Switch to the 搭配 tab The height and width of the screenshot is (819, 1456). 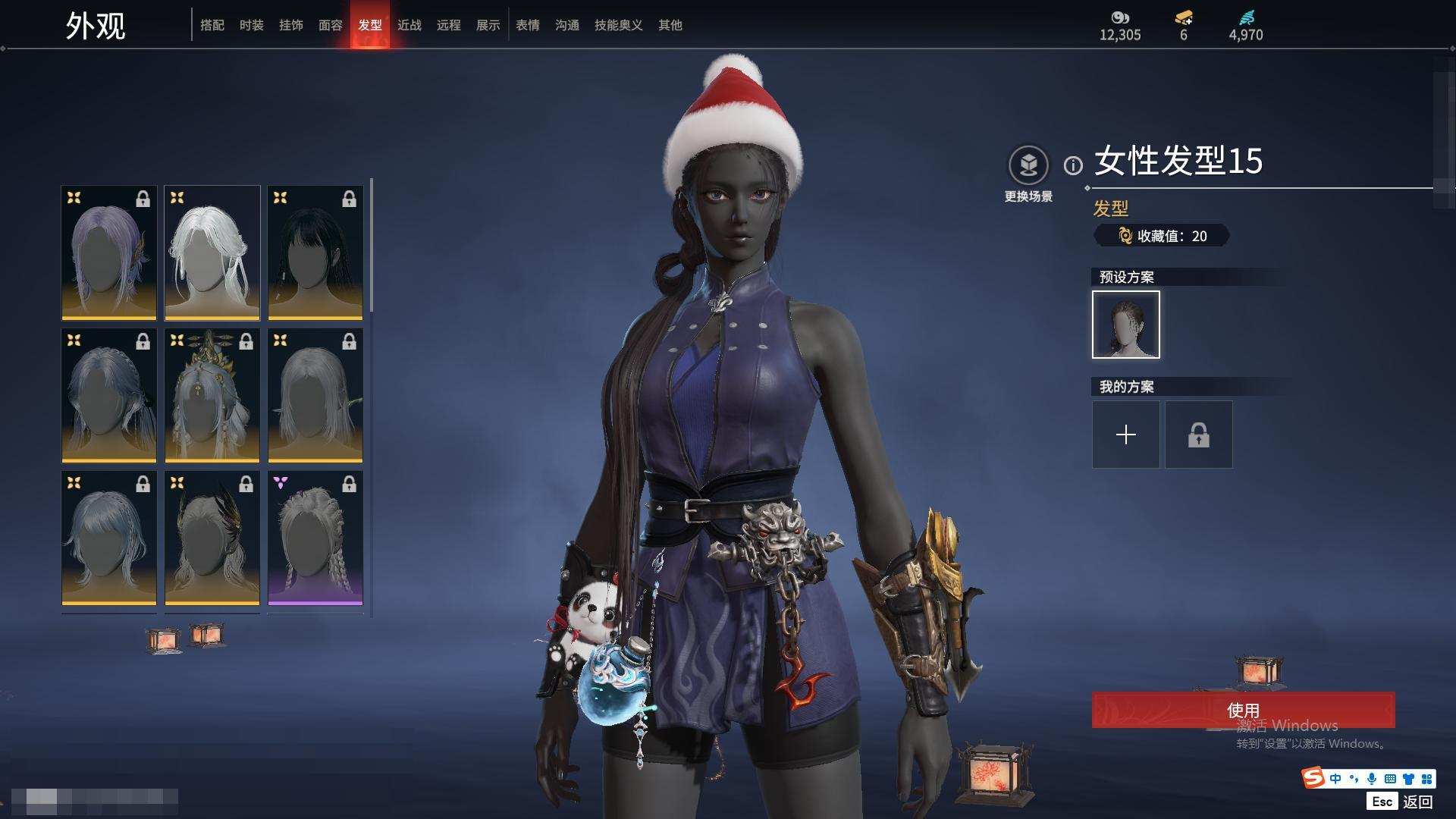pos(212,25)
